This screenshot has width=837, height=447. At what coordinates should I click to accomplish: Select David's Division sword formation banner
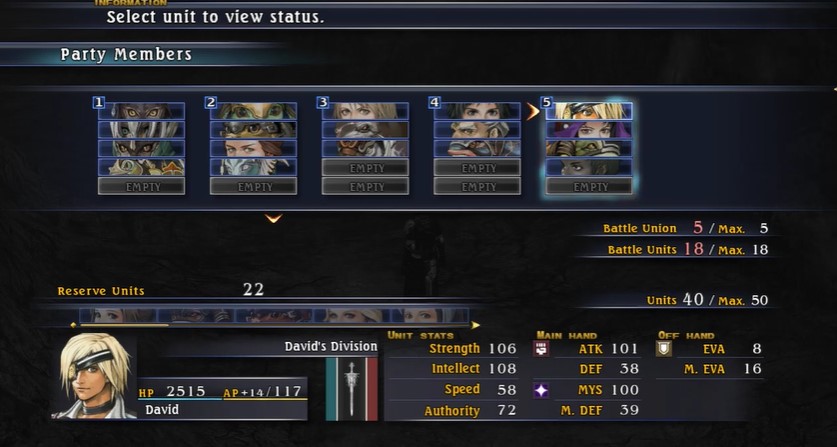(x=351, y=387)
